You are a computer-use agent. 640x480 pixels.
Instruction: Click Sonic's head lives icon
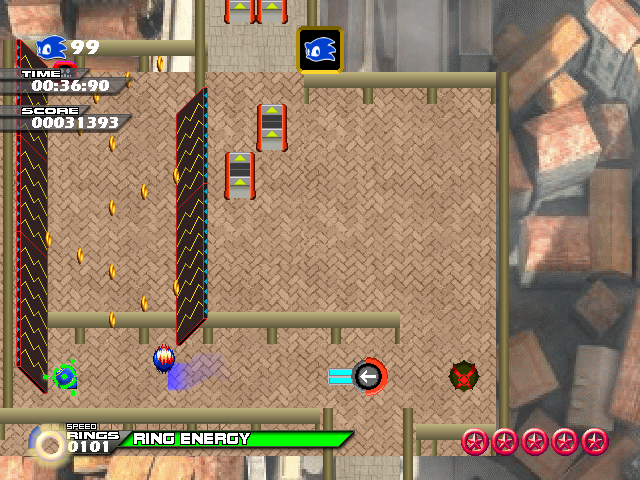tap(51, 48)
